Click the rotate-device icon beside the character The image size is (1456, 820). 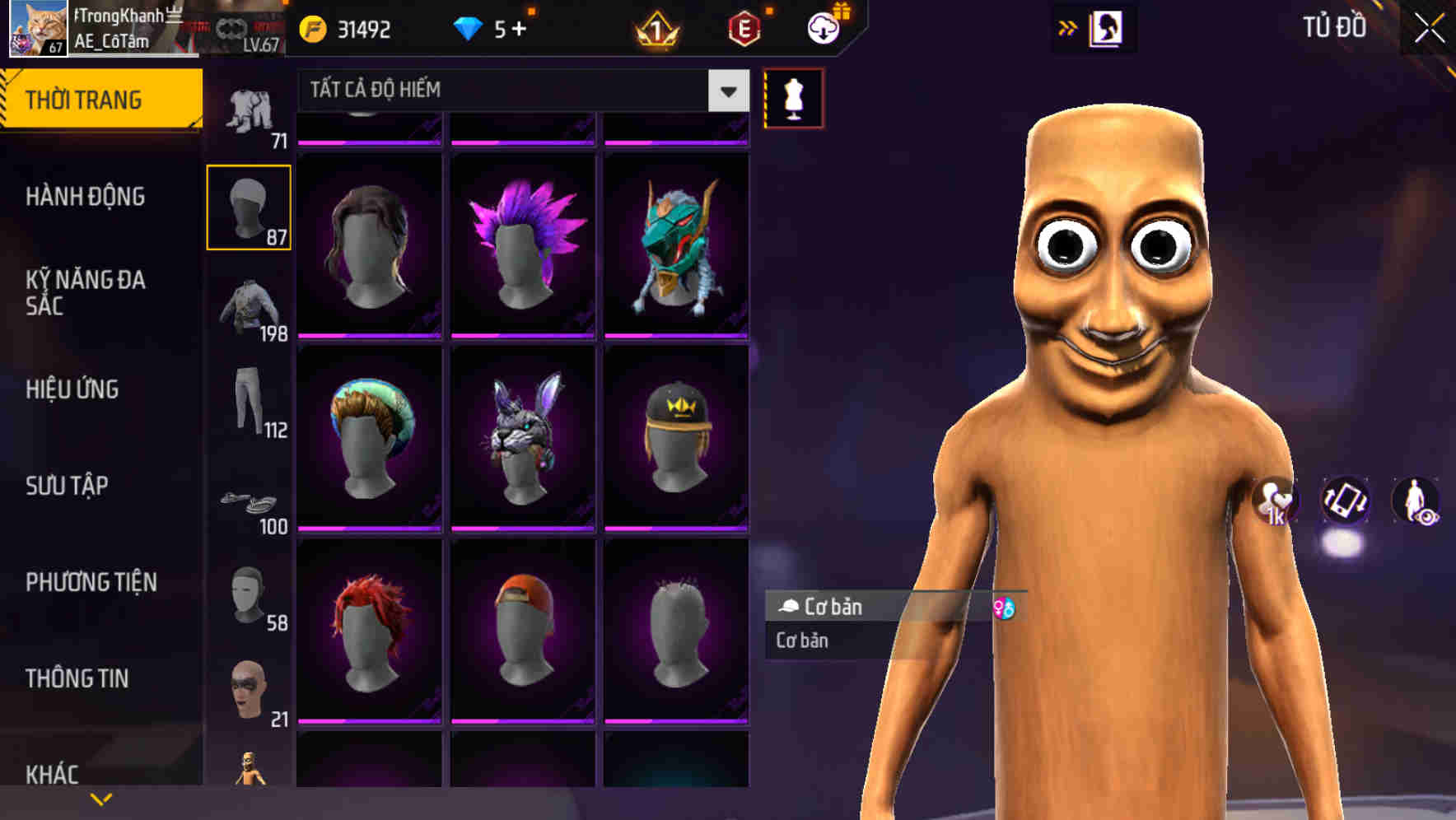point(1346,502)
